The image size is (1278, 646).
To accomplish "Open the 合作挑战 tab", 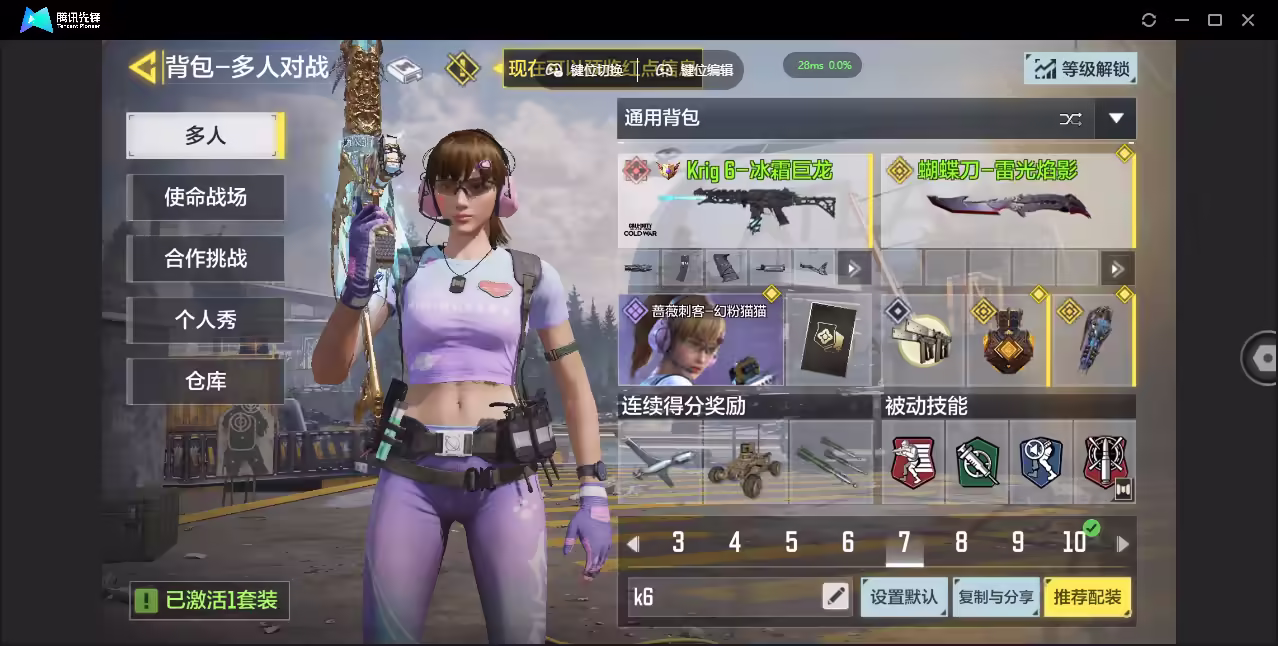I will click(205, 258).
